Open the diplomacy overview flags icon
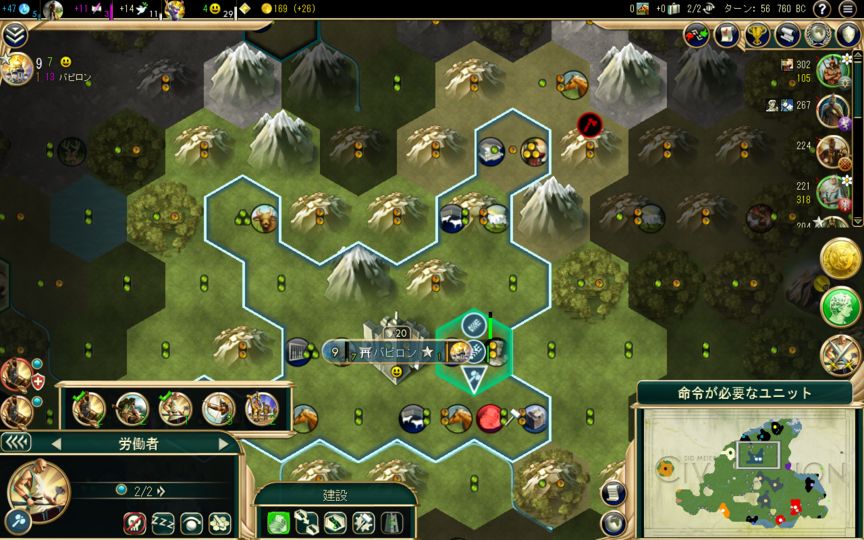 point(697,35)
